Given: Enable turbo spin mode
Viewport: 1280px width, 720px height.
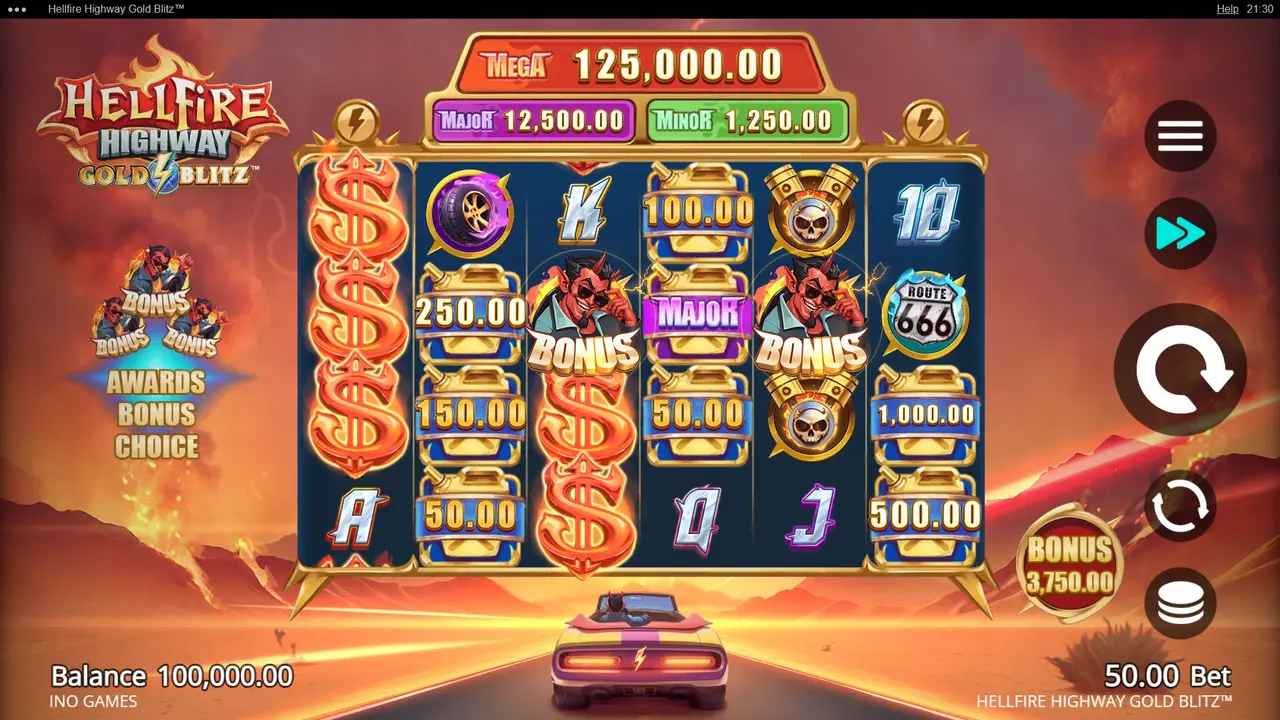Looking at the screenshot, I should (x=1180, y=233).
